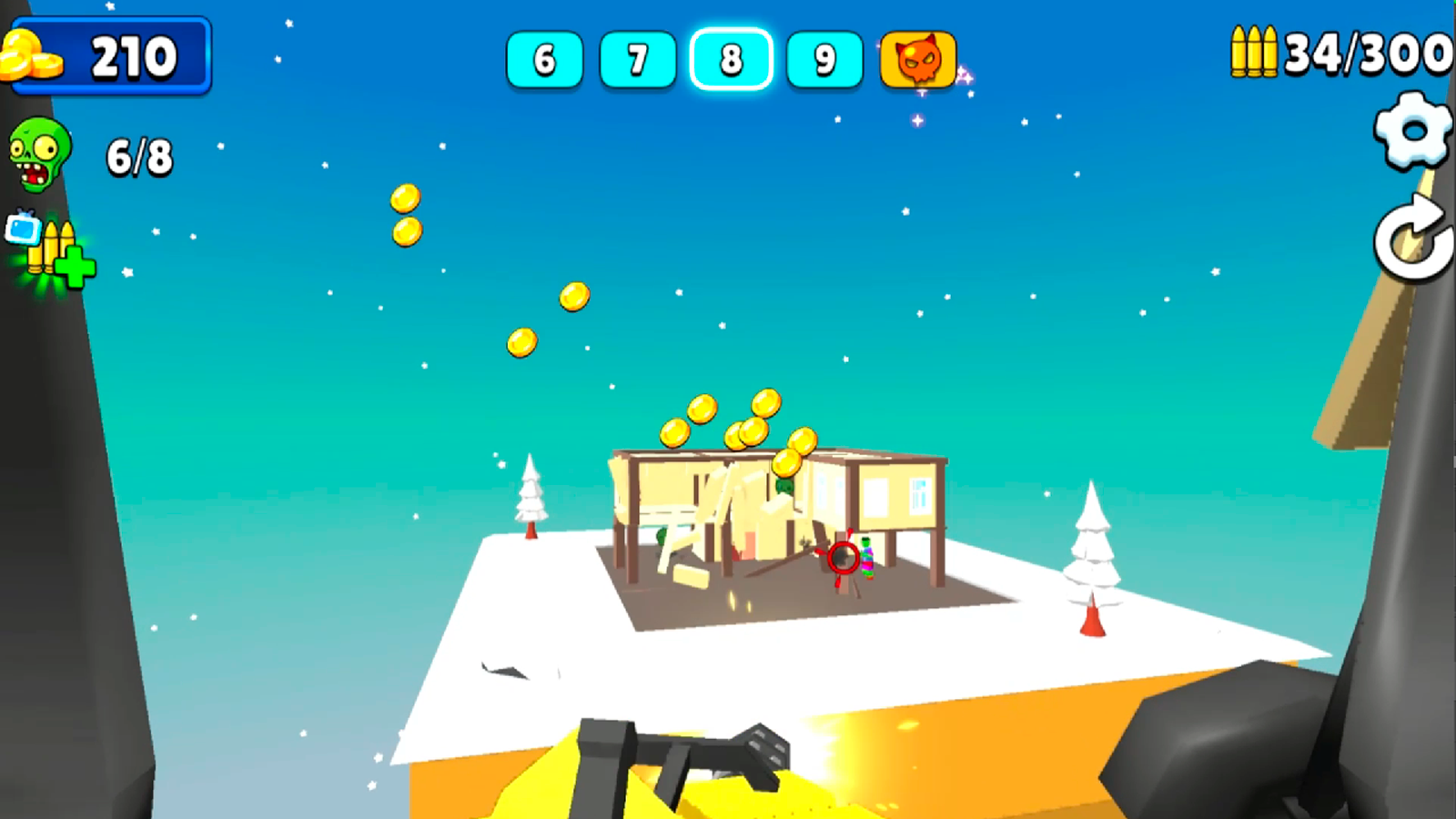Tap the restart level icon
The width and height of the screenshot is (1456, 819).
pos(1410,230)
